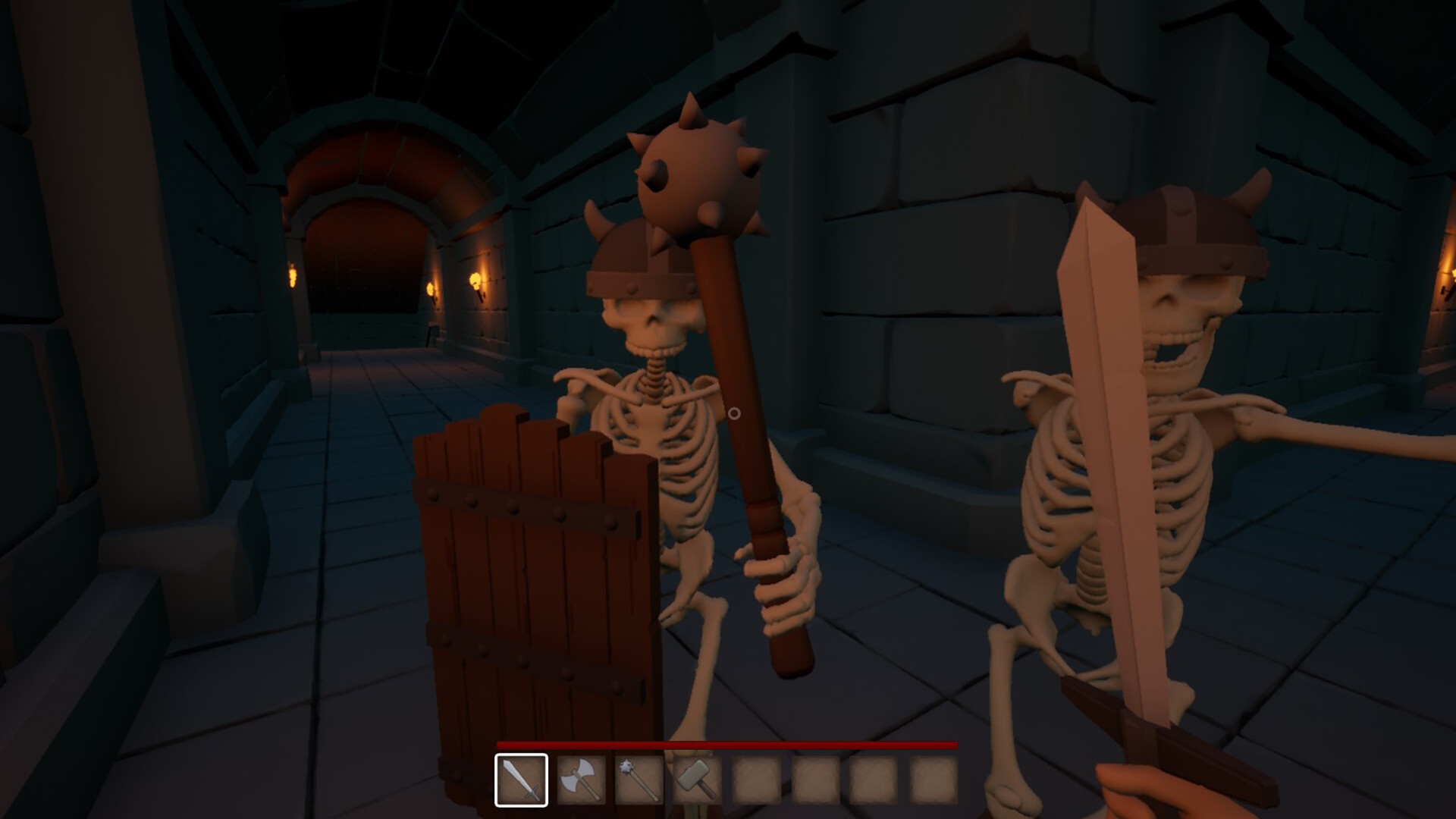Equip the double-bladed axe from the hotbar
This screenshot has width=1456, height=819.
[581, 780]
